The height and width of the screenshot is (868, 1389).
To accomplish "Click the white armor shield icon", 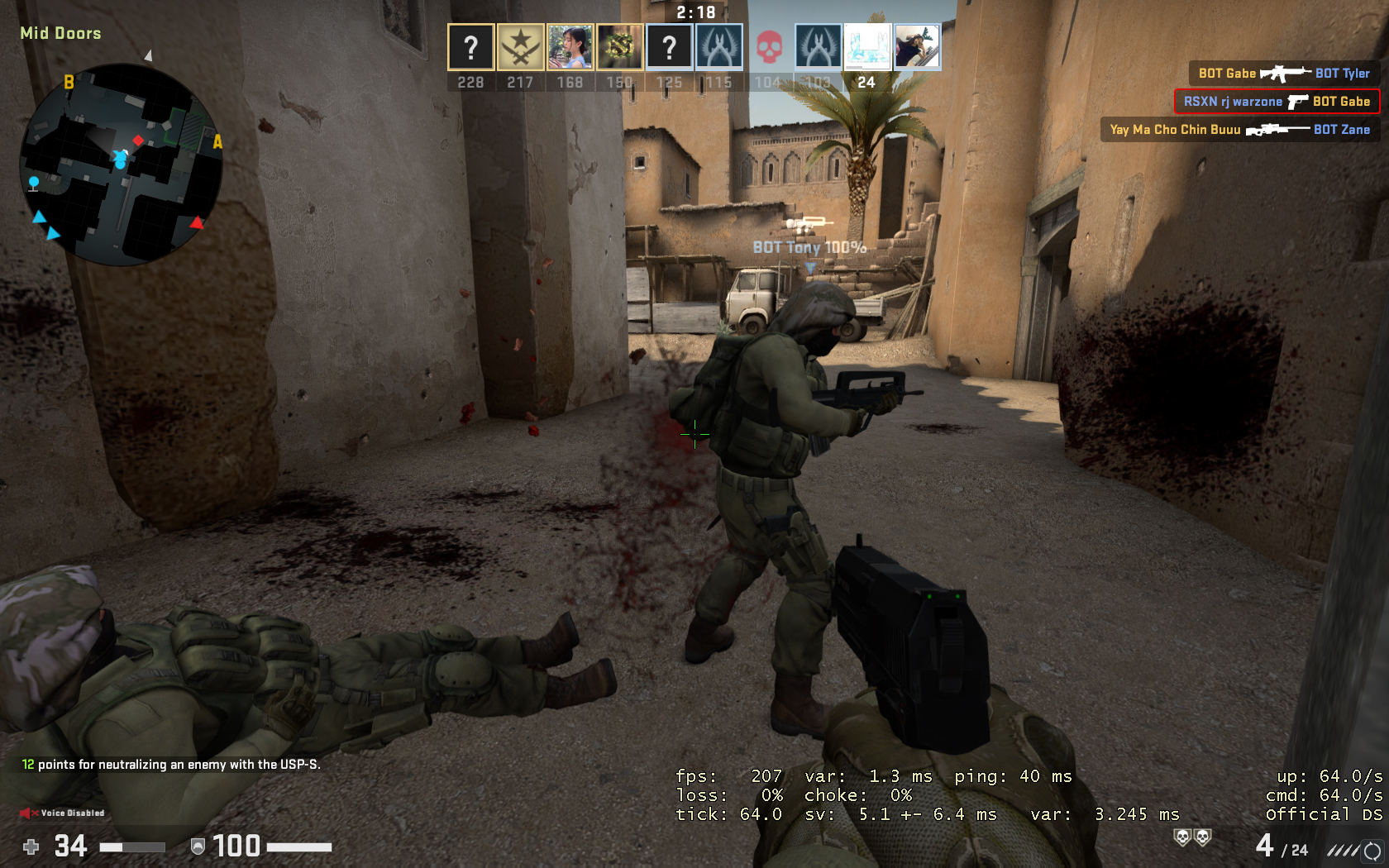I will click(x=198, y=847).
